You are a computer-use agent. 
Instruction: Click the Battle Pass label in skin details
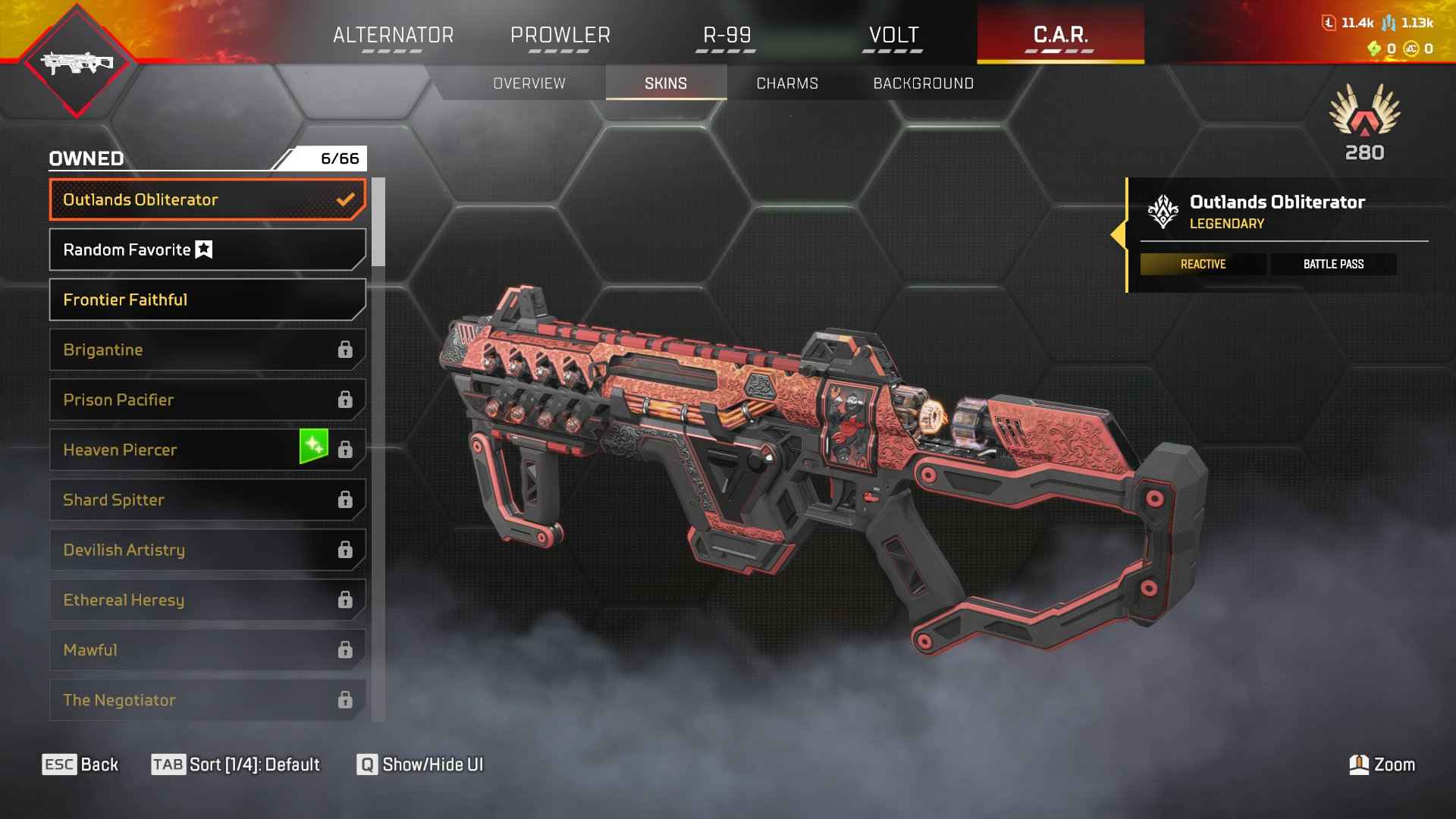[1333, 264]
